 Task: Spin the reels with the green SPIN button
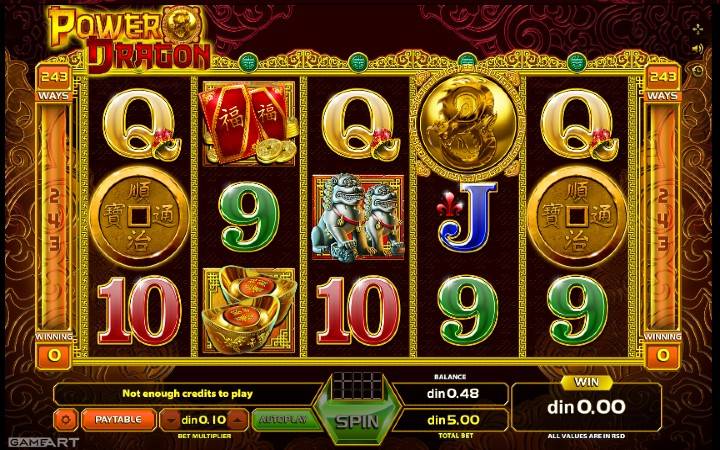click(357, 420)
